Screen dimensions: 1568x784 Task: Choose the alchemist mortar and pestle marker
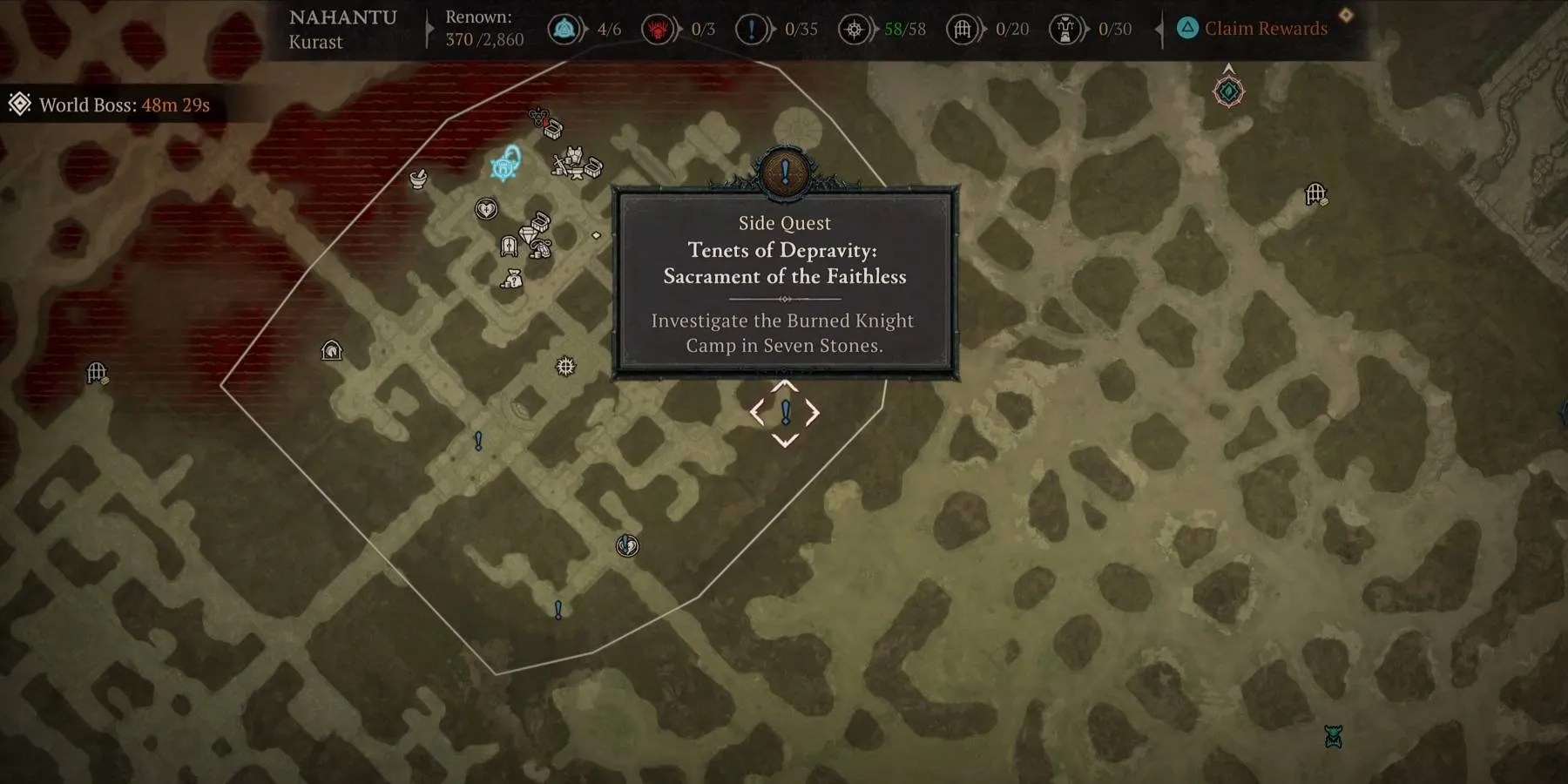click(x=419, y=179)
